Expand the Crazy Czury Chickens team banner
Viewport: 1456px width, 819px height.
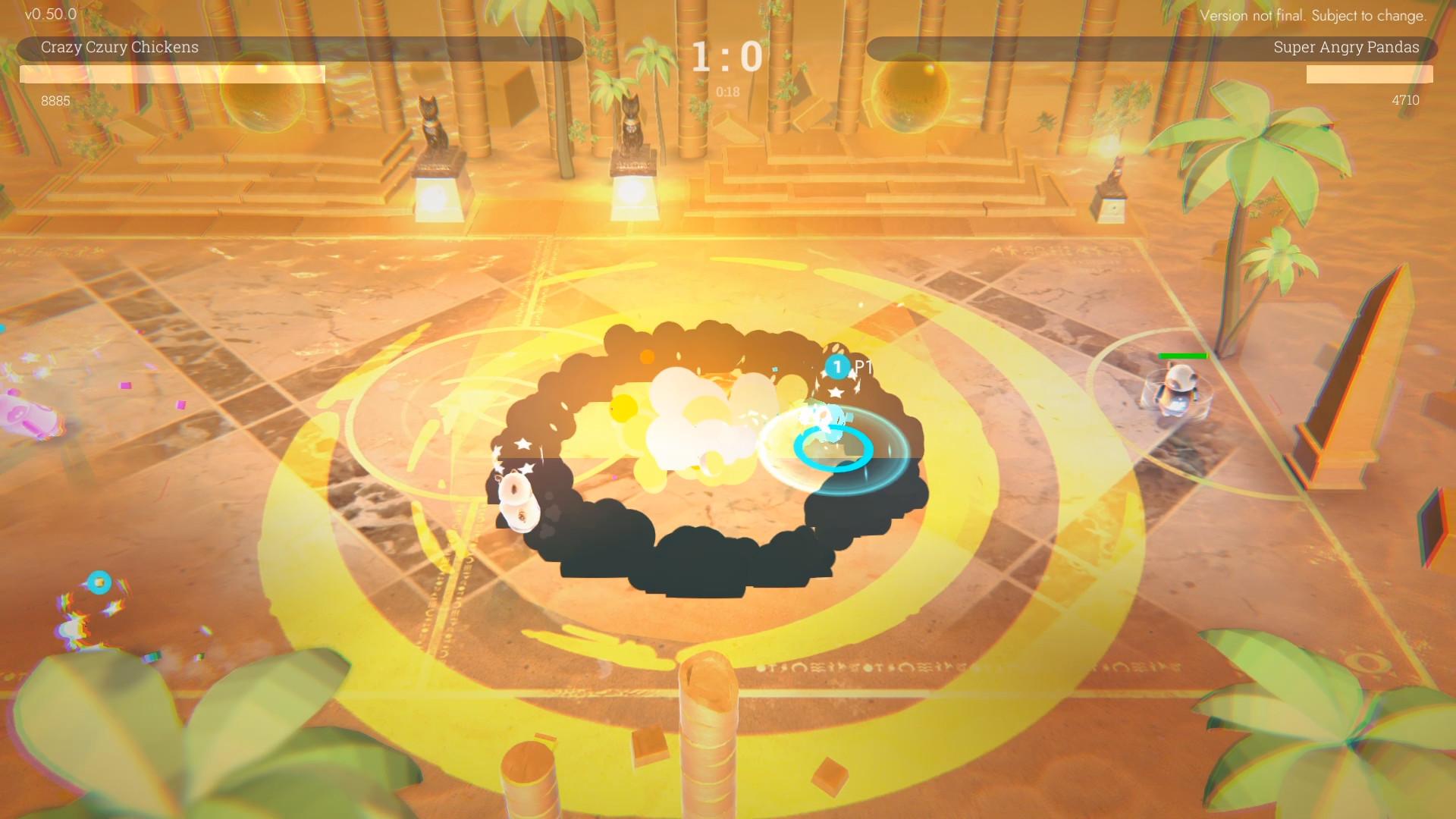(303, 49)
